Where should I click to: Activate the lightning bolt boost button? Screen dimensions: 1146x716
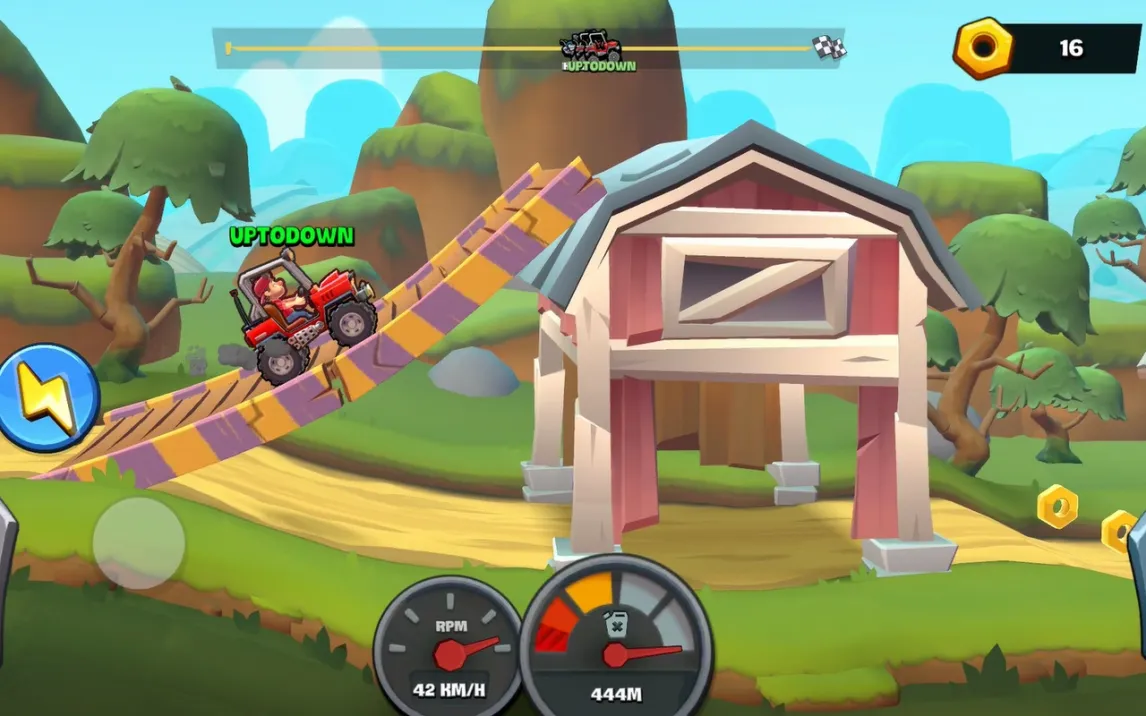[47, 397]
